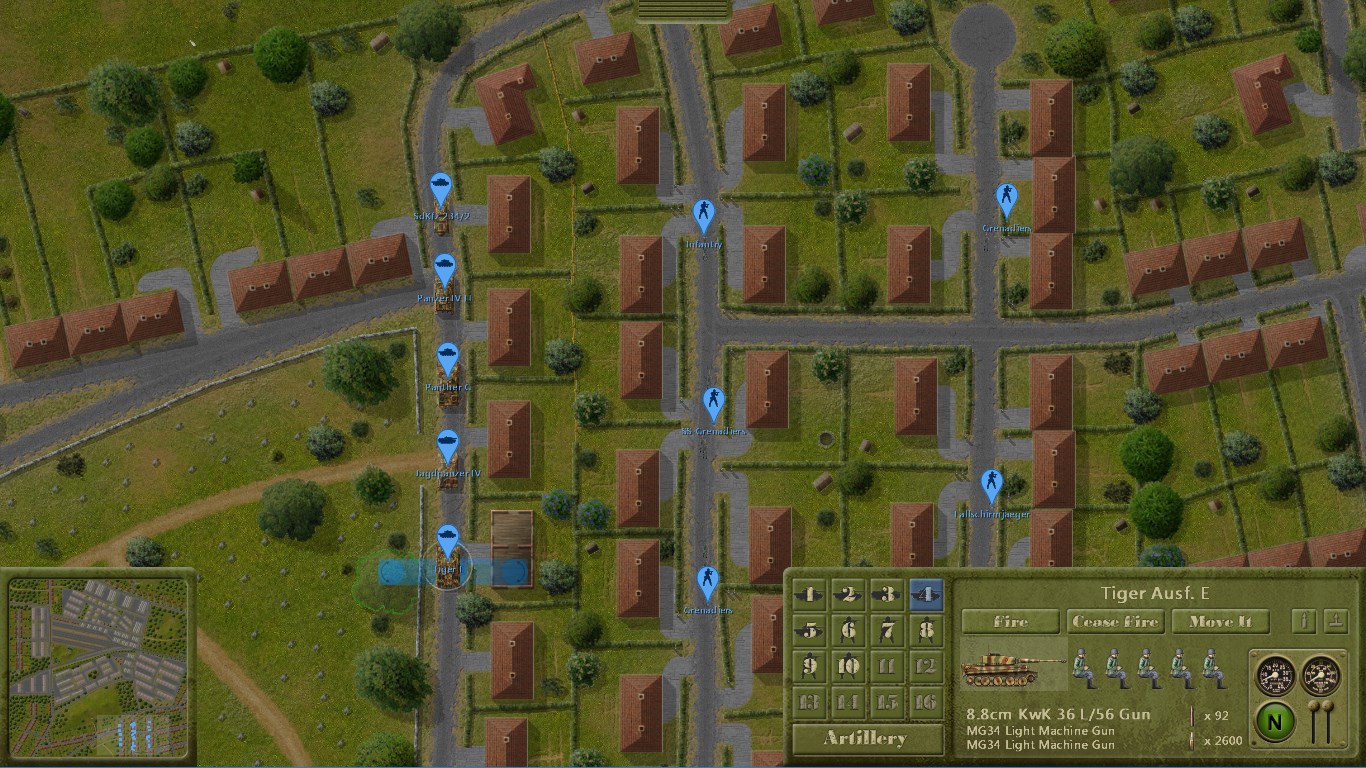Click the Move It command button

[1221, 621]
